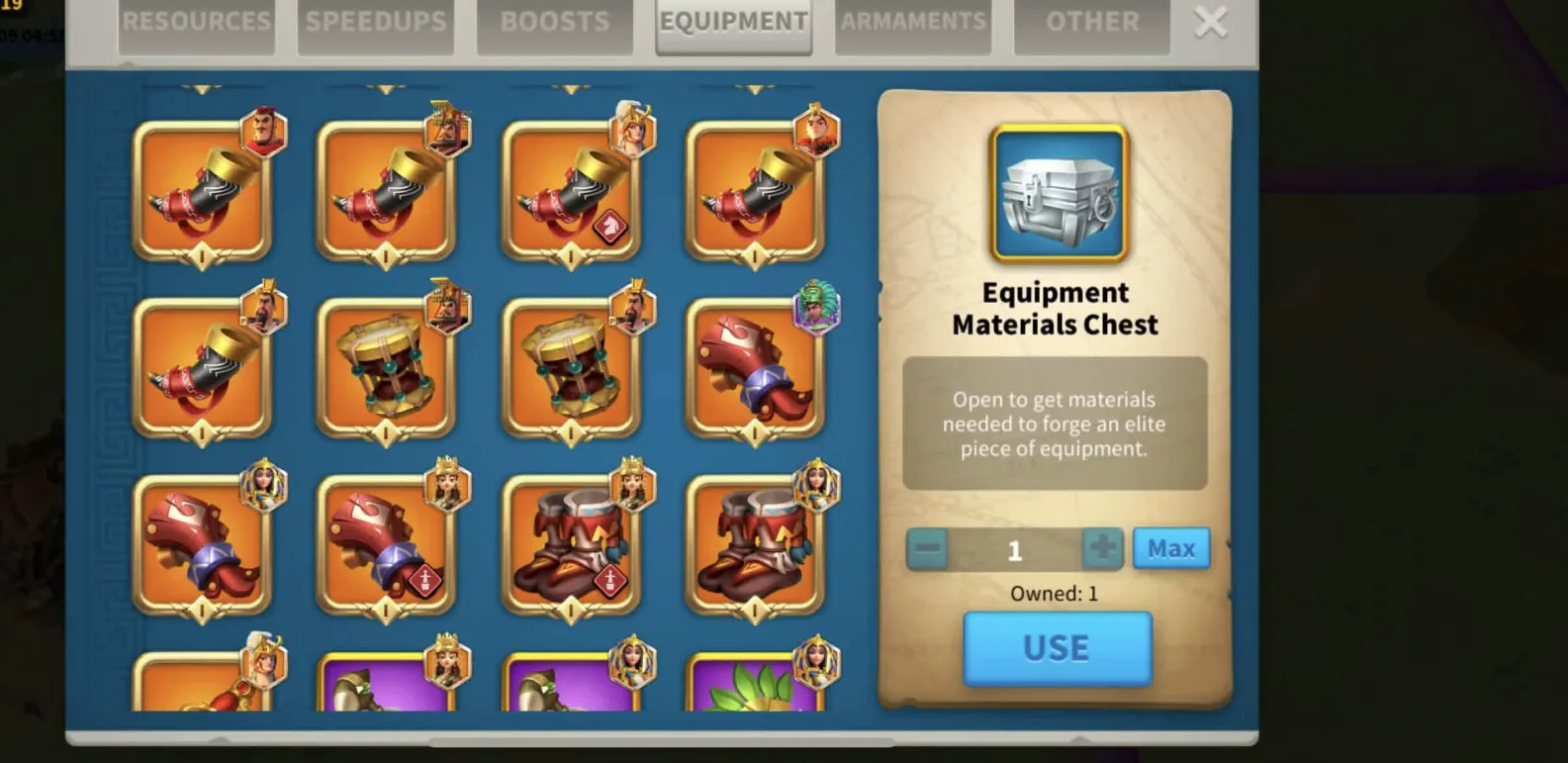The width and height of the screenshot is (1568, 763).
Task: Select the green feather item in purple slot
Action: [x=754, y=683]
